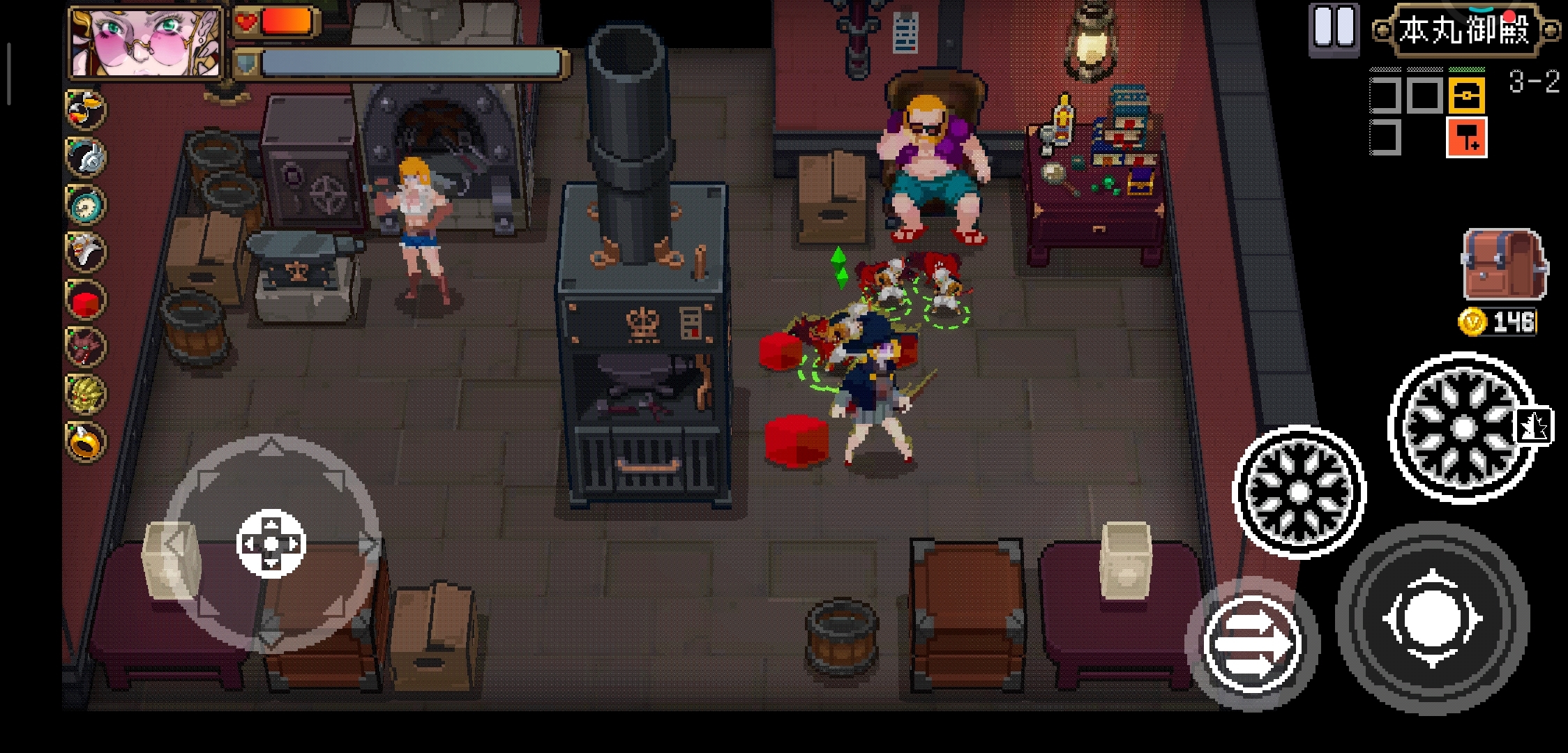Pause the game

1334,28
